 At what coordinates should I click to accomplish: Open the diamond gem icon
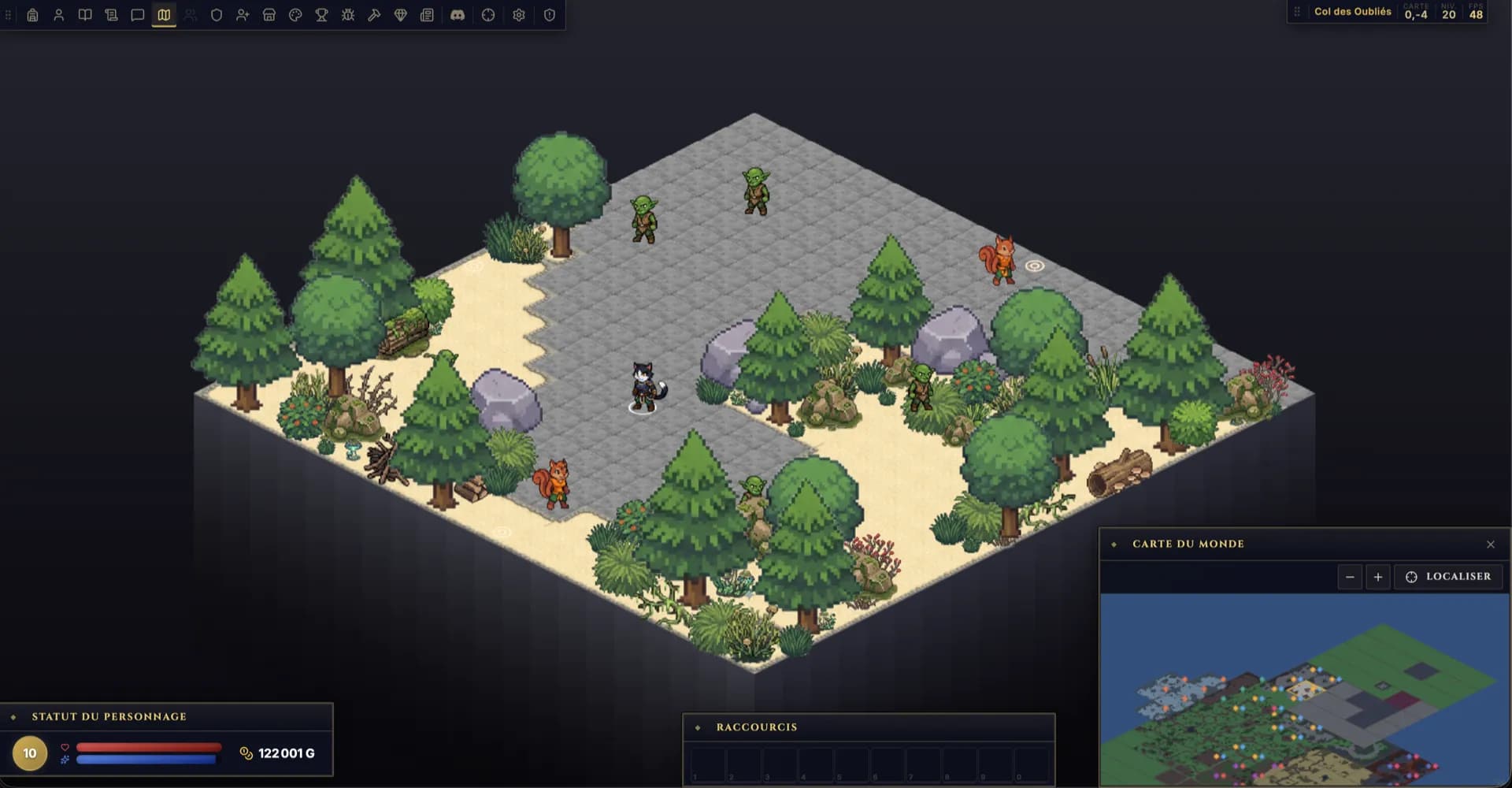pyautogui.click(x=401, y=15)
